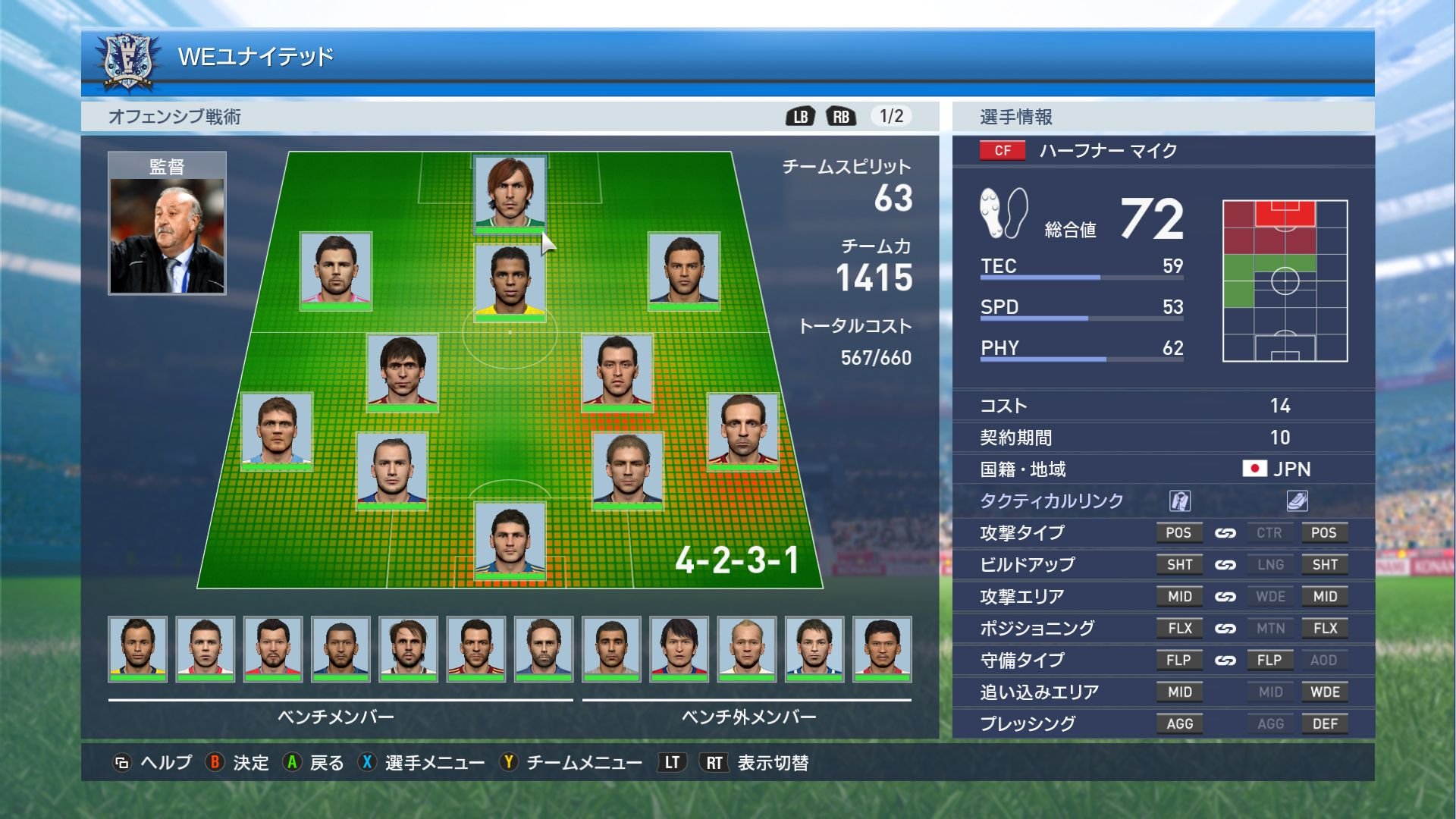Image resolution: width=1456 pixels, height=819 pixels.
Task: Select the centre forward card at the top
Action: click(x=510, y=193)
